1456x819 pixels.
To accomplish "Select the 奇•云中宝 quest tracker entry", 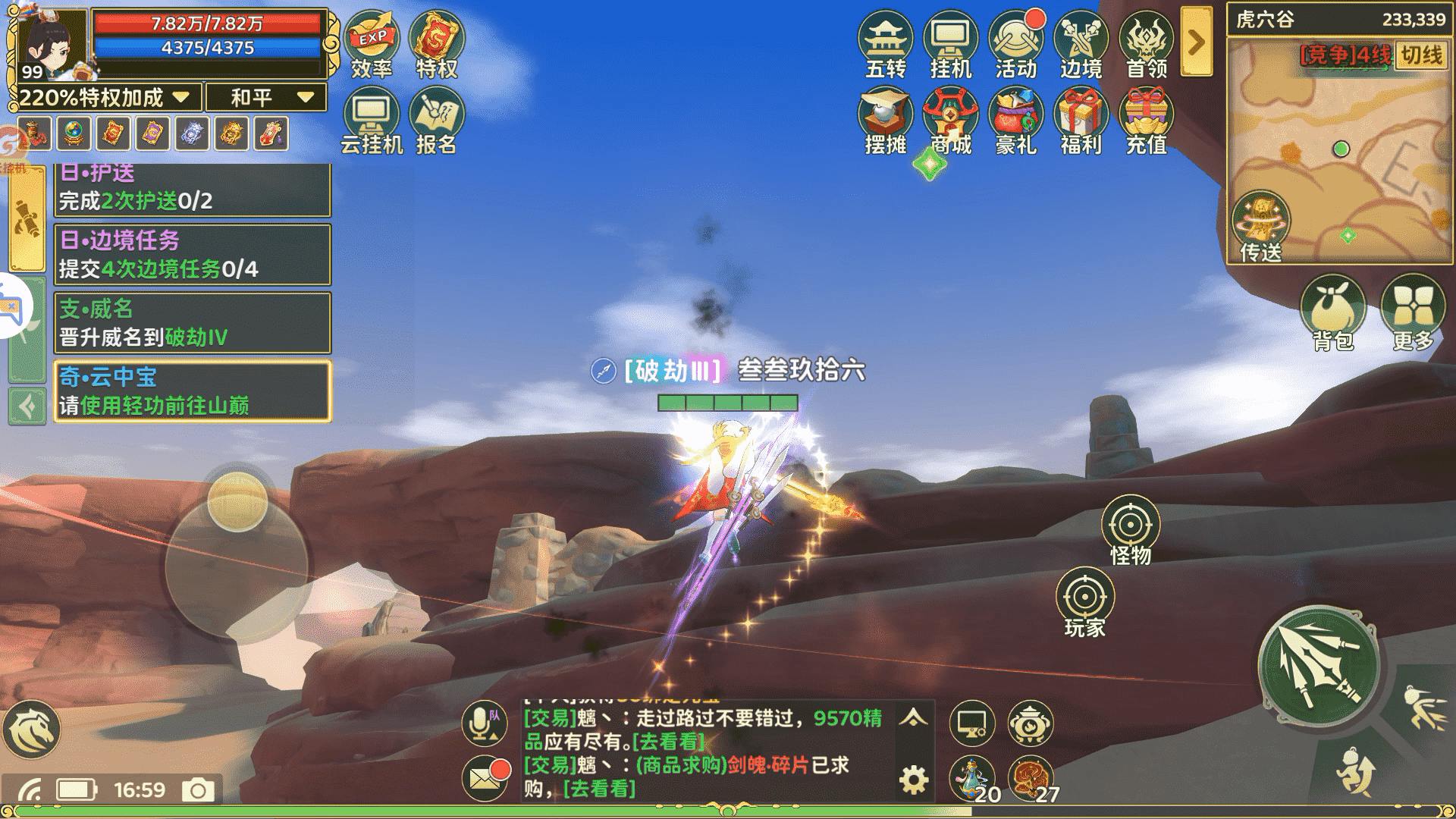I will point(193,391).
